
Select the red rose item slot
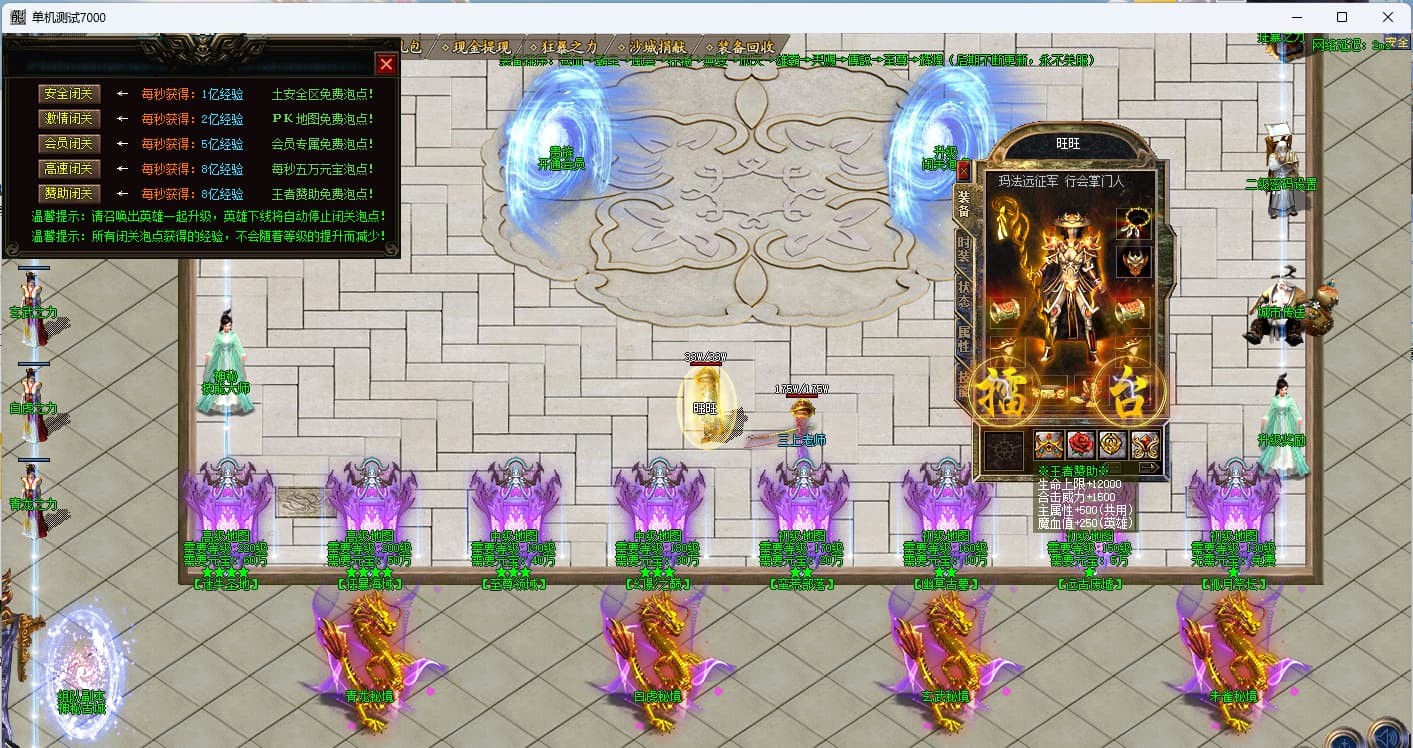tap(1081, 444)
